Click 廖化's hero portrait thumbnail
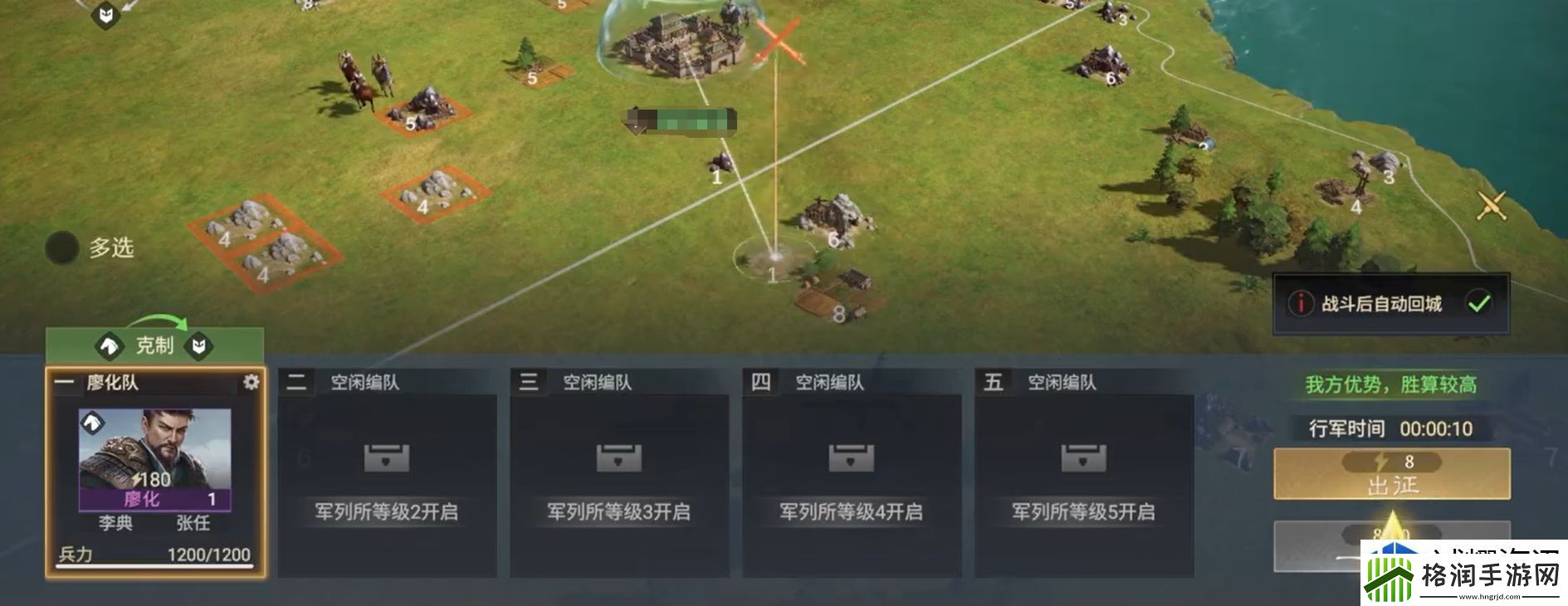This screenshot has width=1568, height=606. pyautogui.click(x=154, y=457)
